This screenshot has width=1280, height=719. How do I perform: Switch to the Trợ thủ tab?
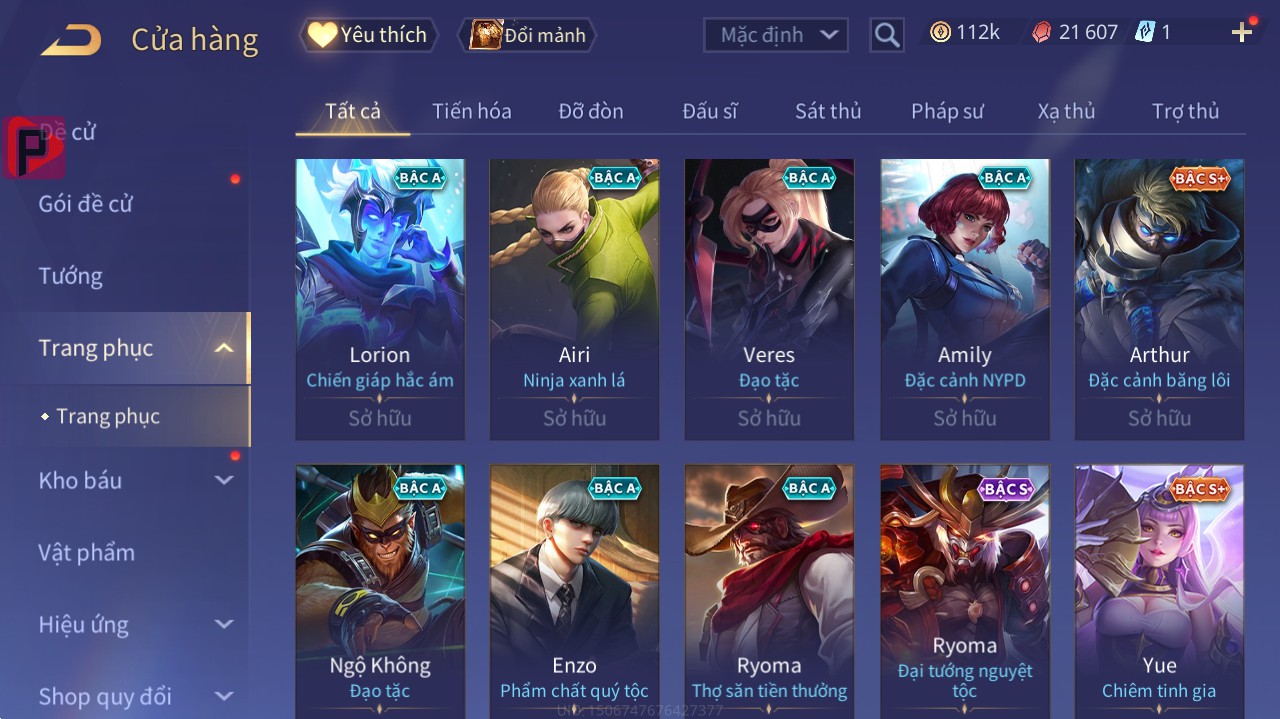point(1185,111)
